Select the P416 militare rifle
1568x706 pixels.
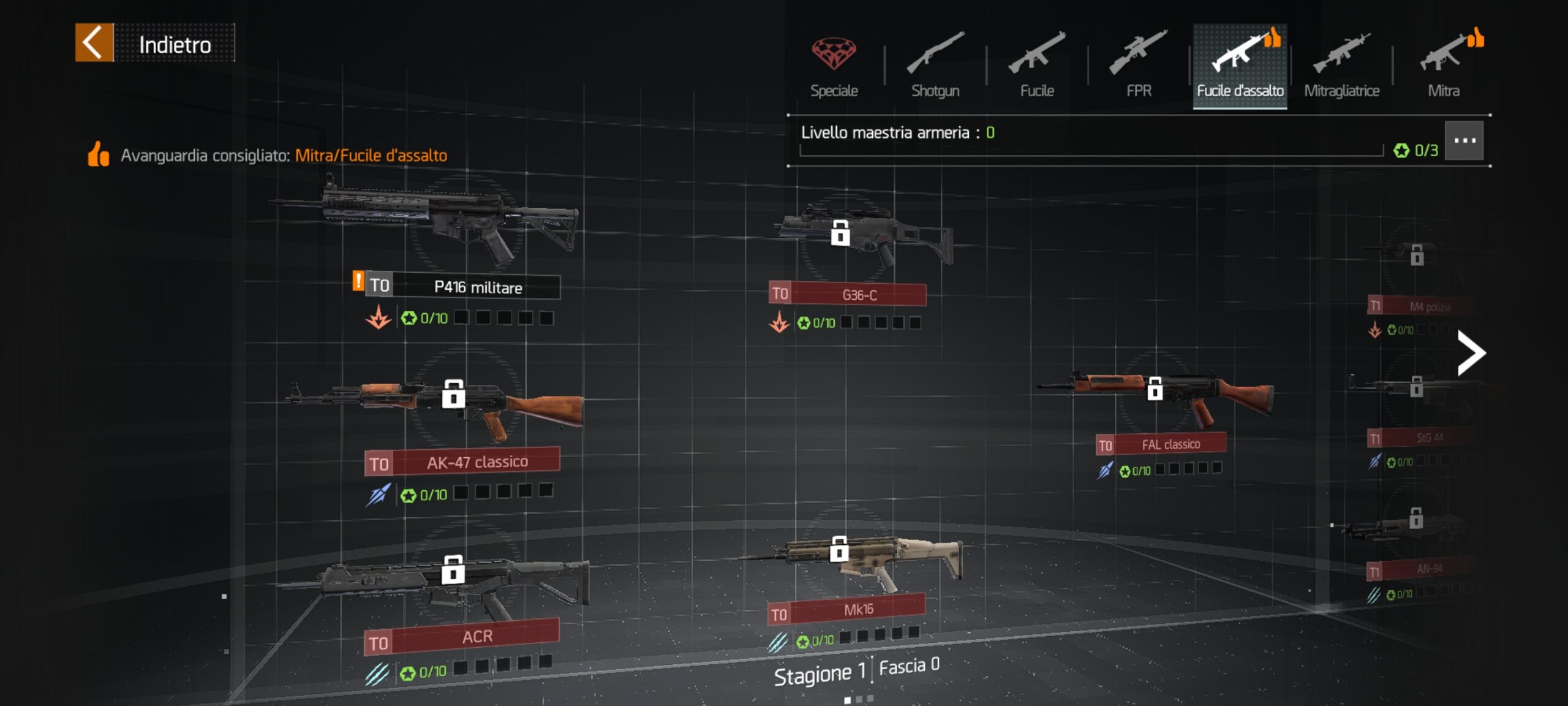click(450, 224)
